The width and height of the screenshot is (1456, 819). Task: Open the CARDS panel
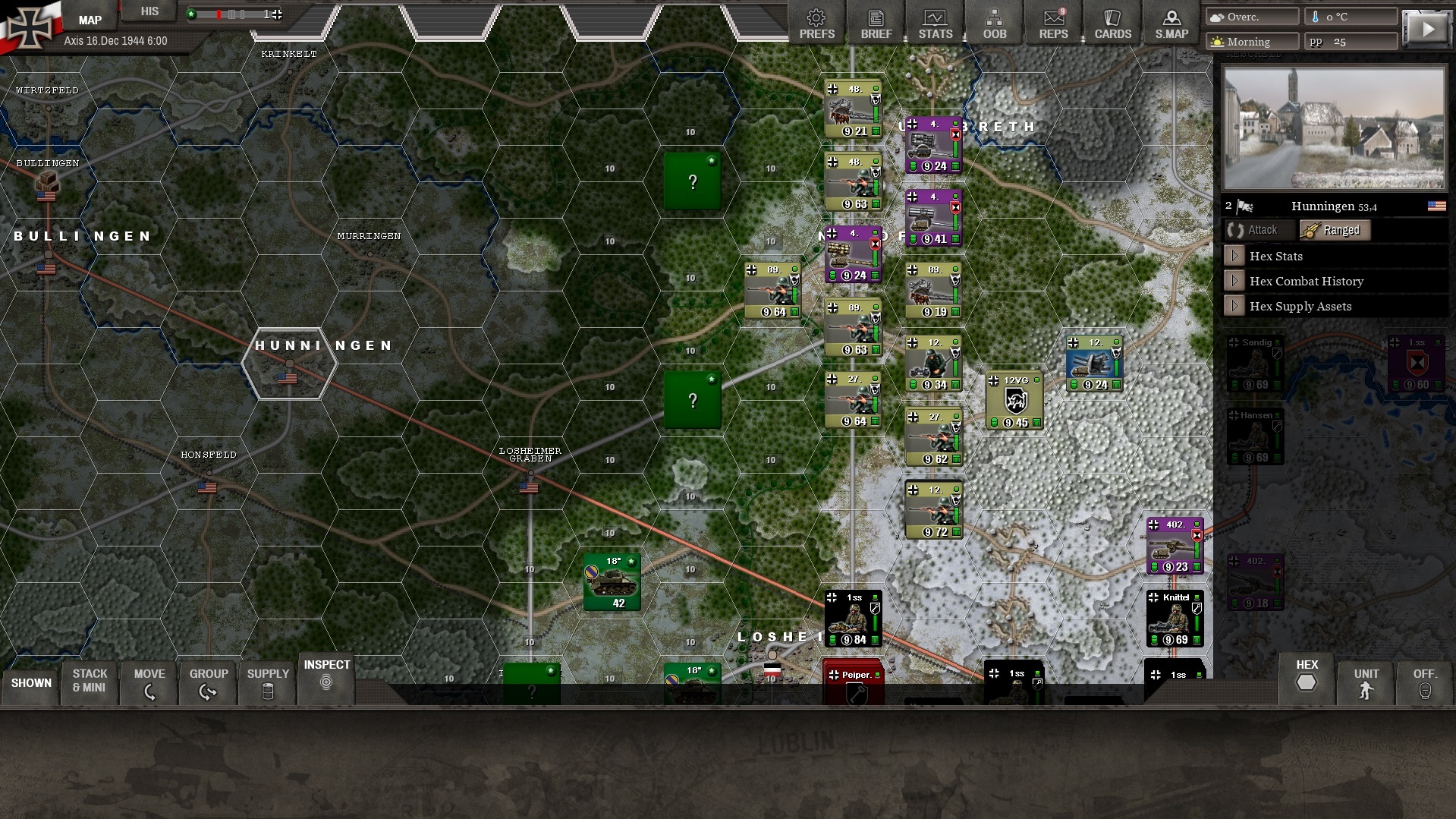click(1112, 22)
